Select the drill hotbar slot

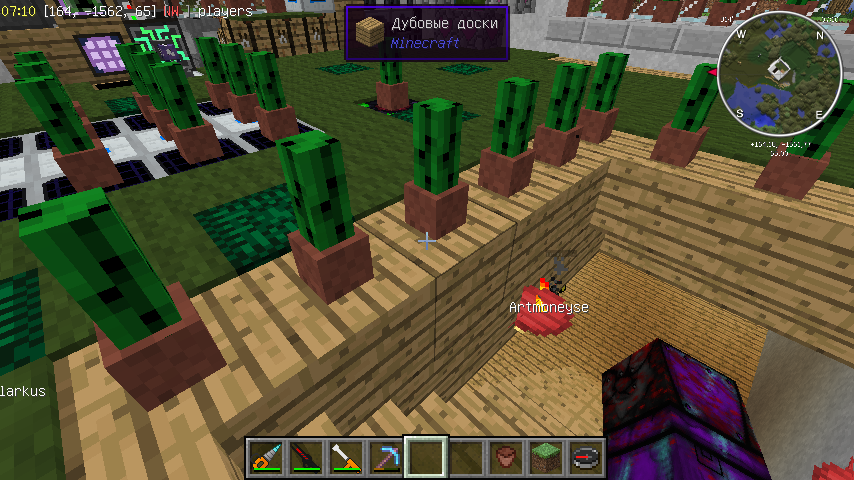[x=265, y=458]
